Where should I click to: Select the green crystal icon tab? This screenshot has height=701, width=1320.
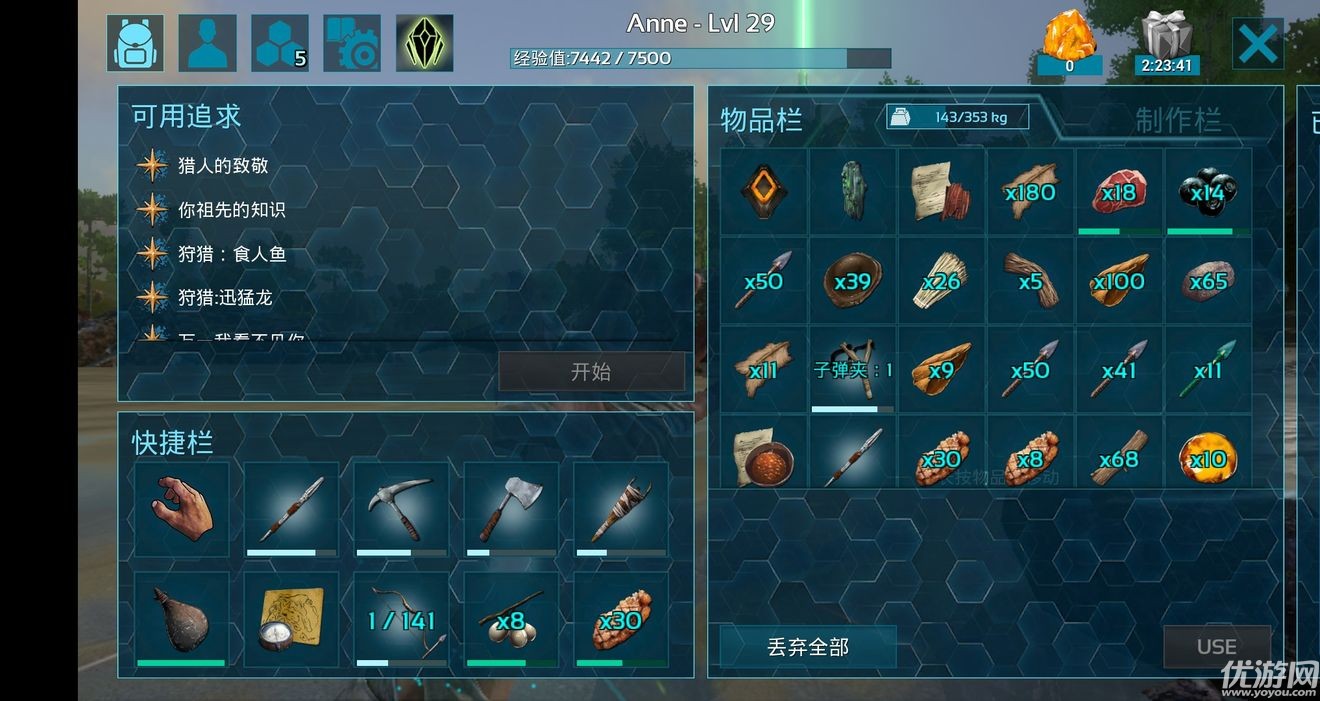tap(424, 43)
